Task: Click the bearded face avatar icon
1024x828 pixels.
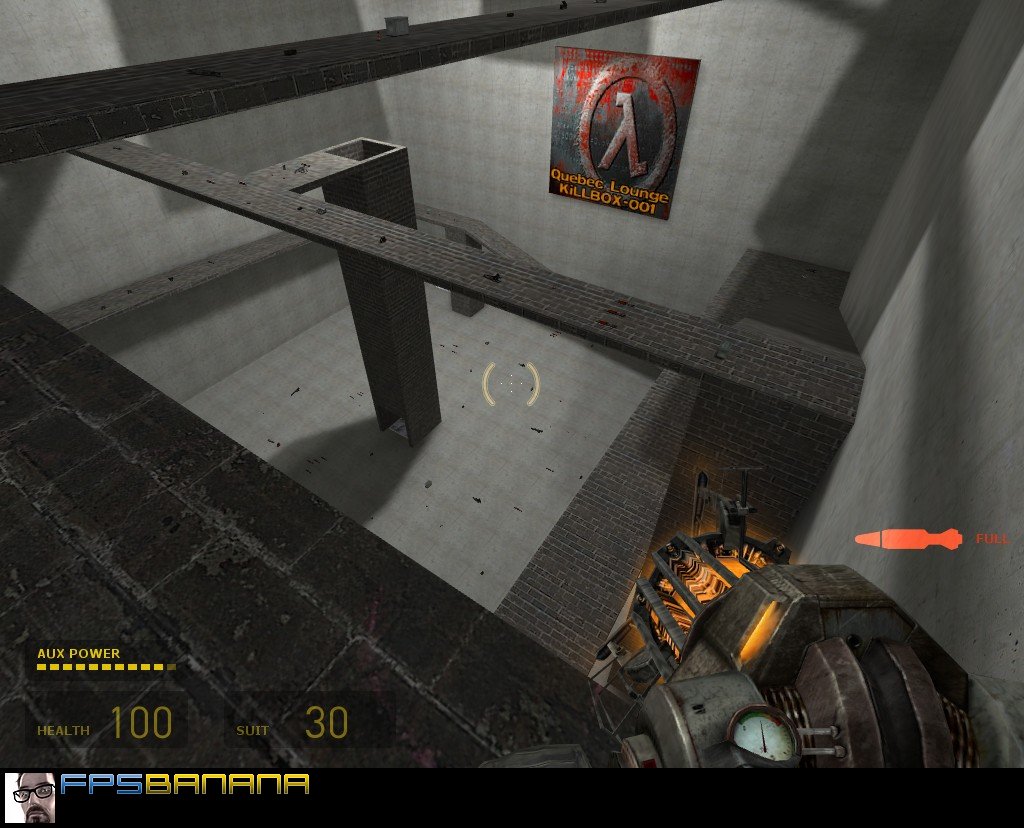Action: 30,797
